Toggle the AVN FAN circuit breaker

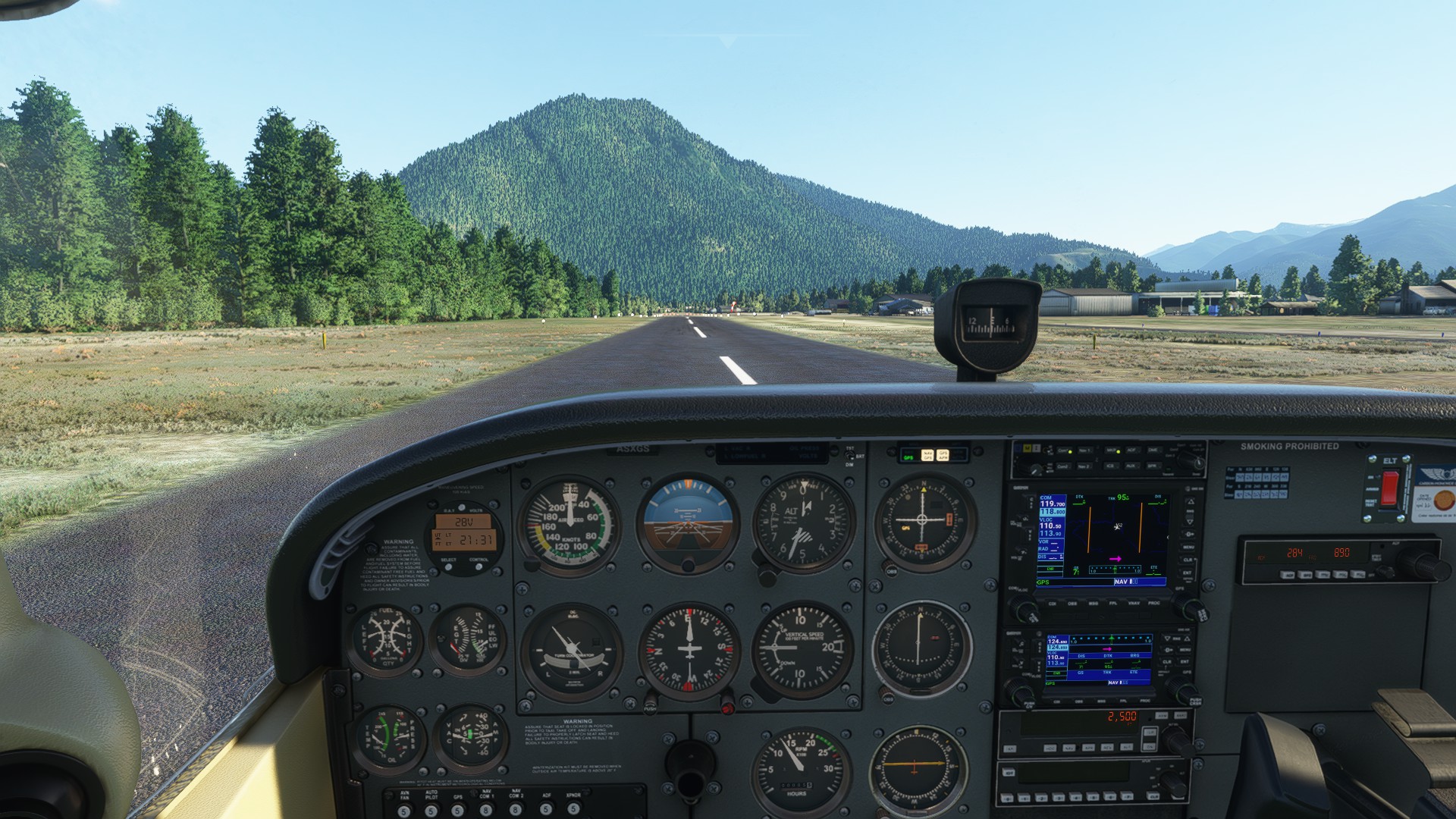click(x=403, y=811)
